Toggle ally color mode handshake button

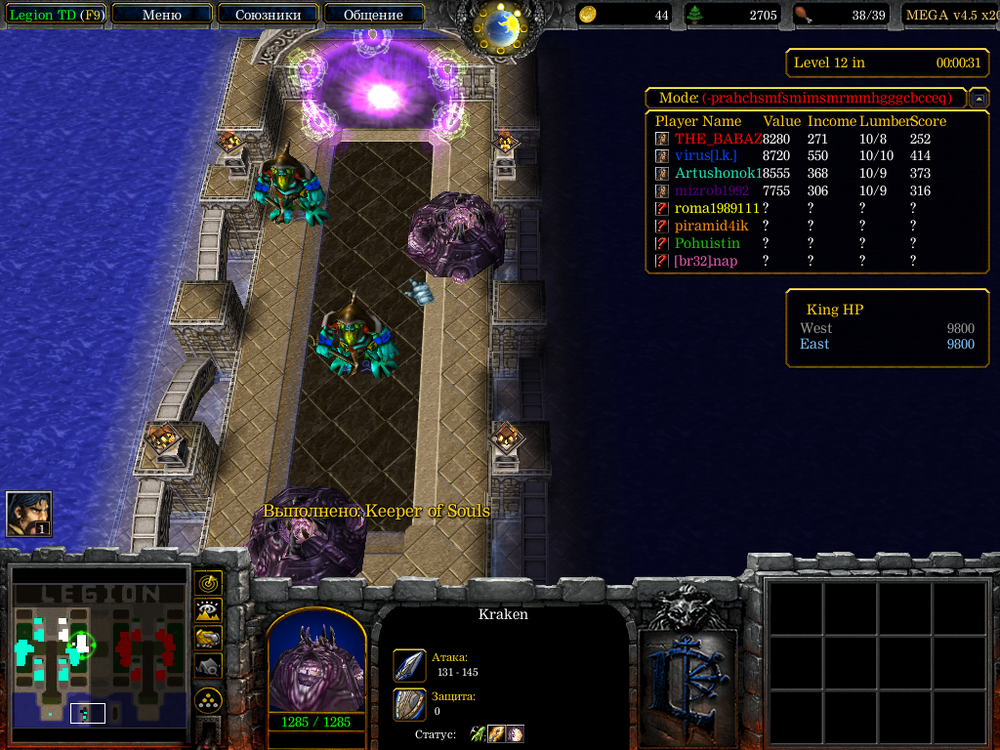coord(209,637)
